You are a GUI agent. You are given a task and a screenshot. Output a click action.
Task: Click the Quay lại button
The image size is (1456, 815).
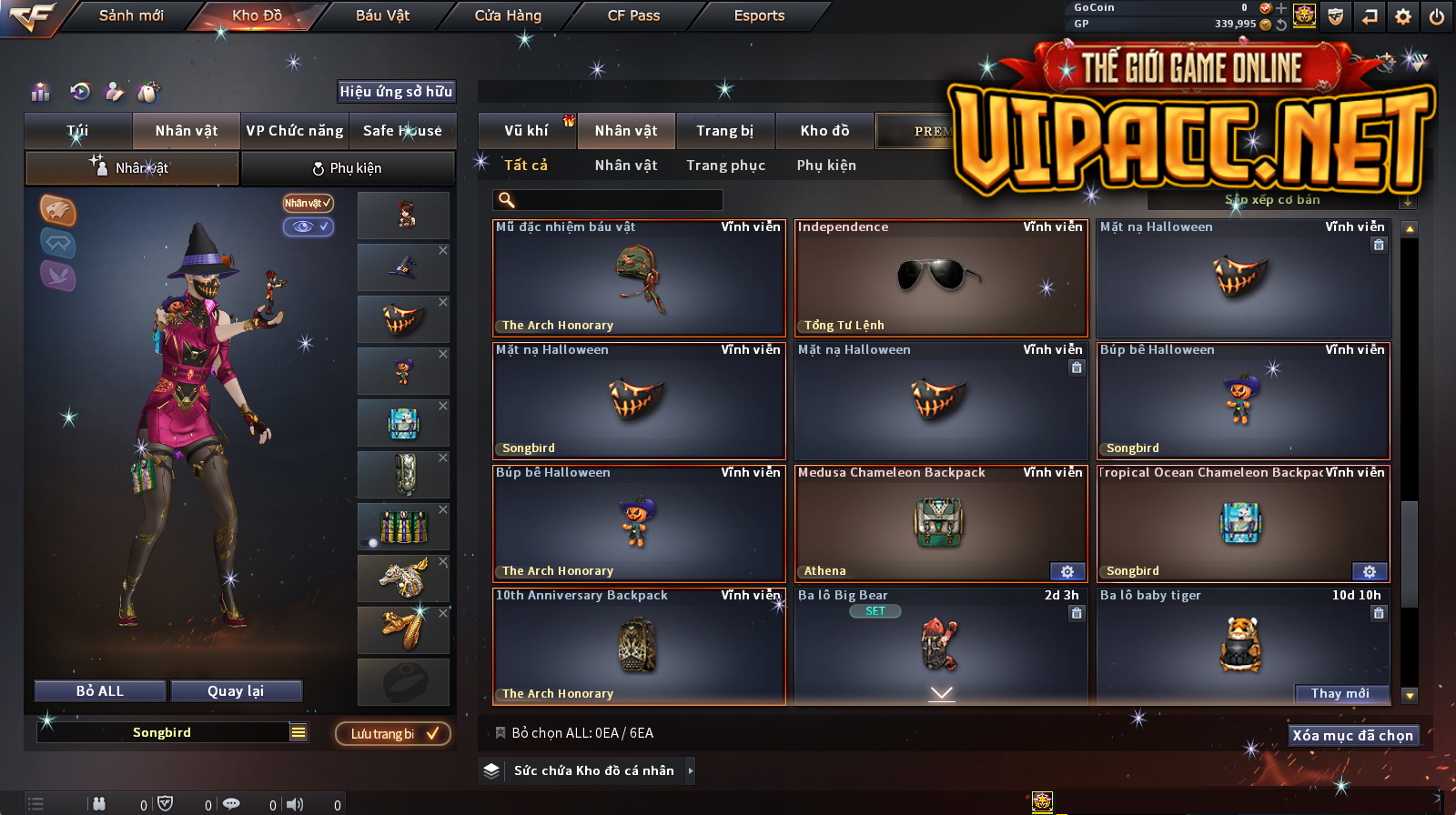236,691
